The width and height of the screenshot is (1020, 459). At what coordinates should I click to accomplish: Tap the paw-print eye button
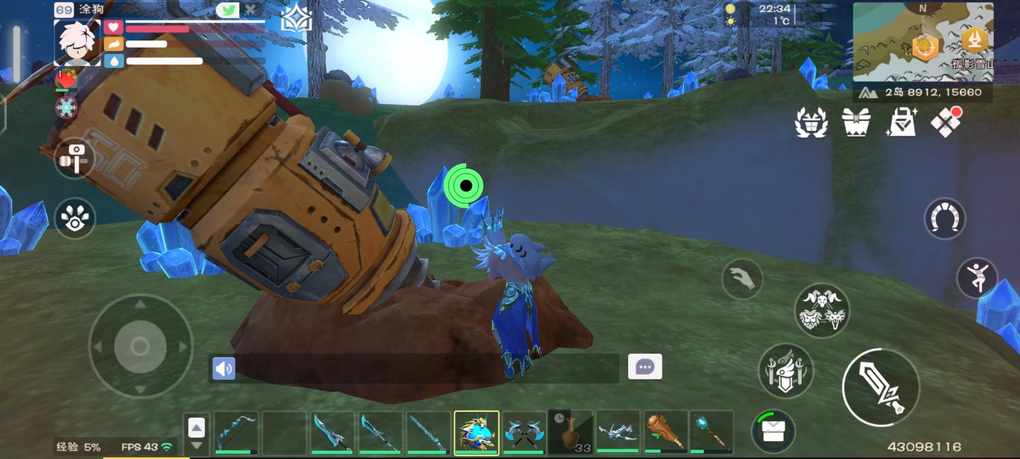(76, 216)
